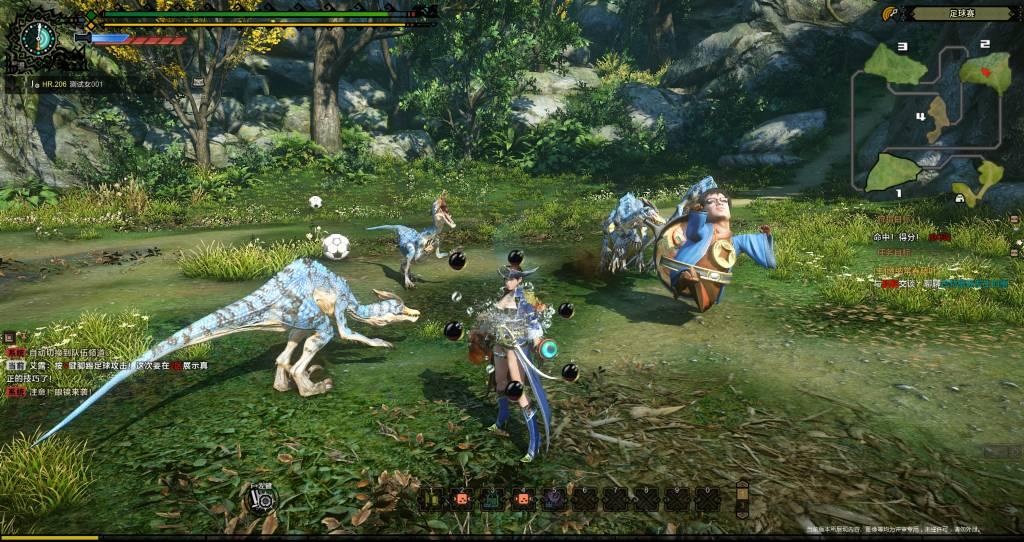
Task: Click the camp tent marker on minimap
Action: coord(960,199)
